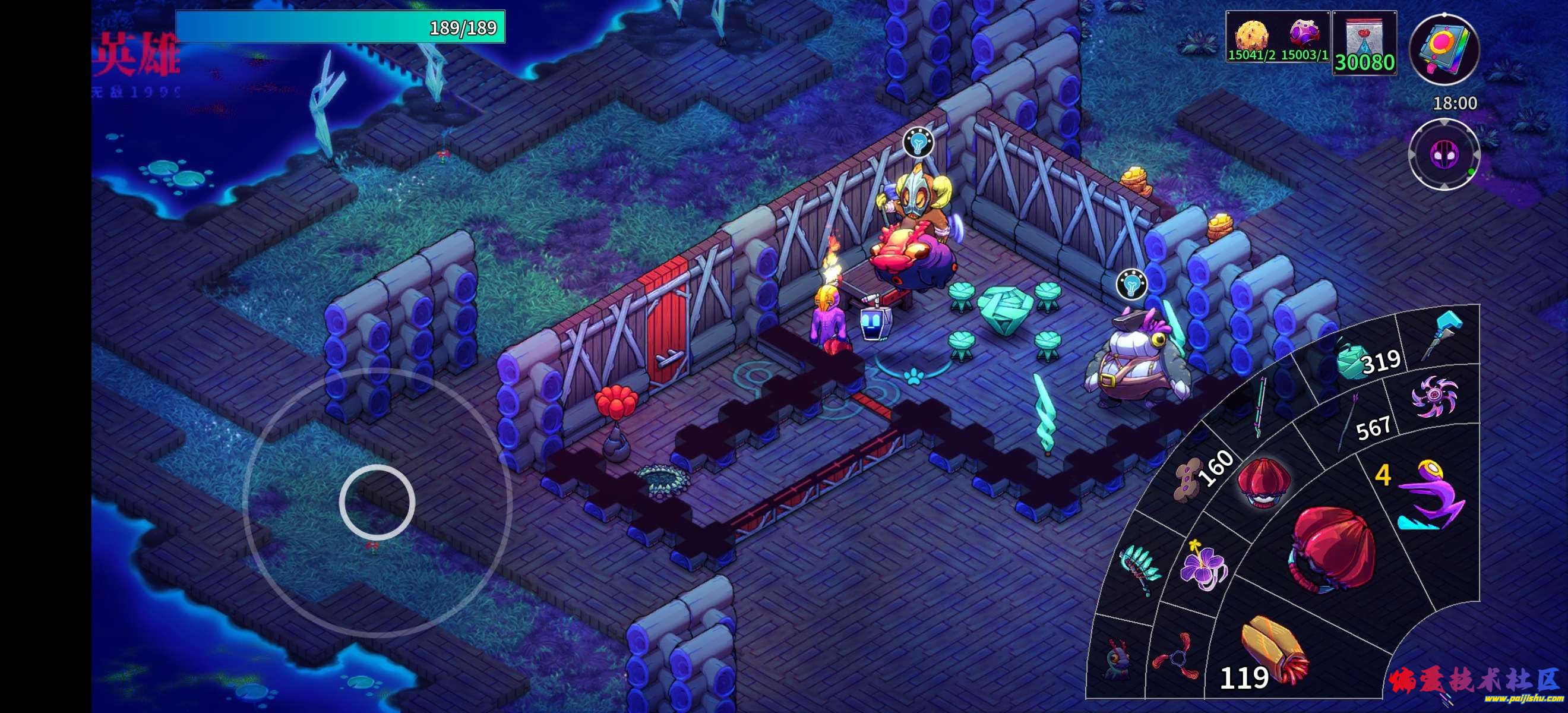Open the rainbow compendium book

point(1444,50)
